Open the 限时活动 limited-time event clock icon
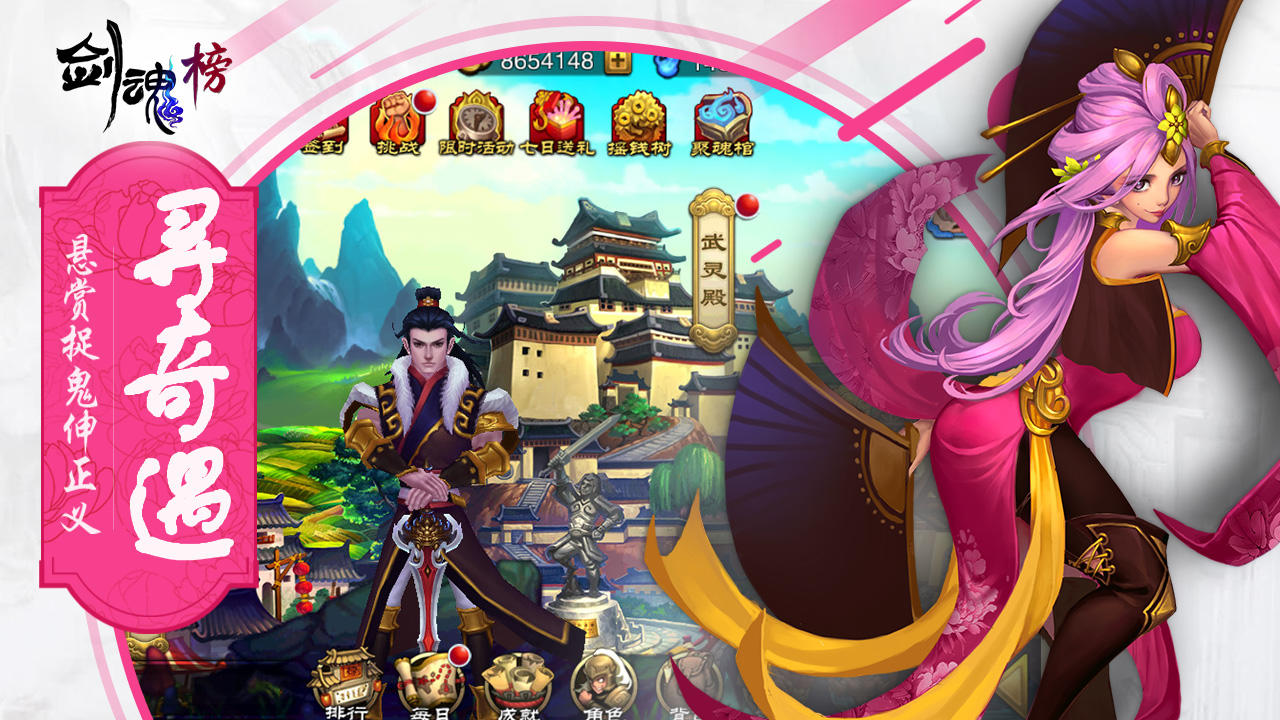Screen dimensions: 1280x720 pyautogui.click(x=474, y=120)
